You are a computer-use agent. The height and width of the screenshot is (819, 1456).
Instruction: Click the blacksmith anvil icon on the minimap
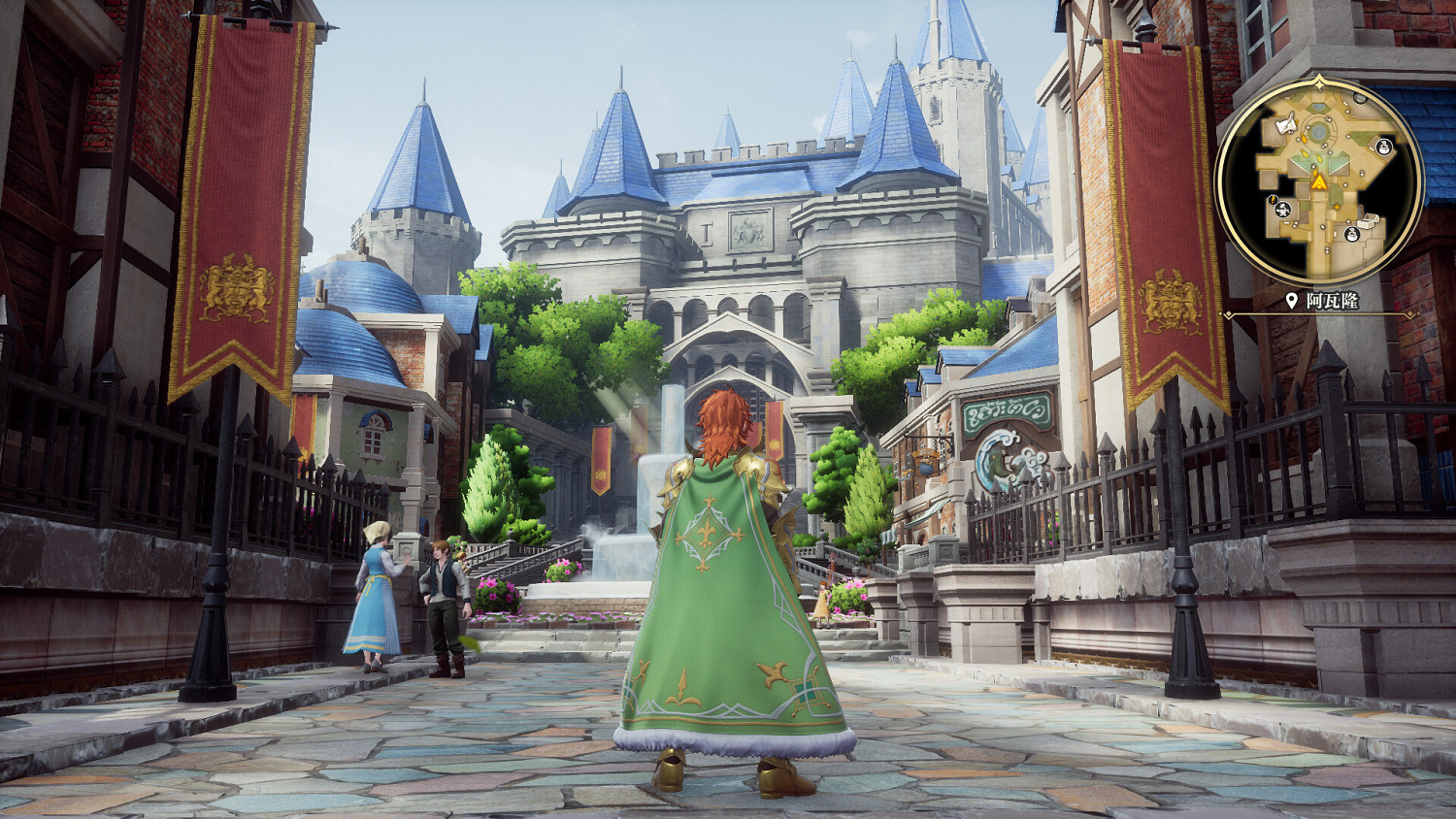tap(1283, 211)
